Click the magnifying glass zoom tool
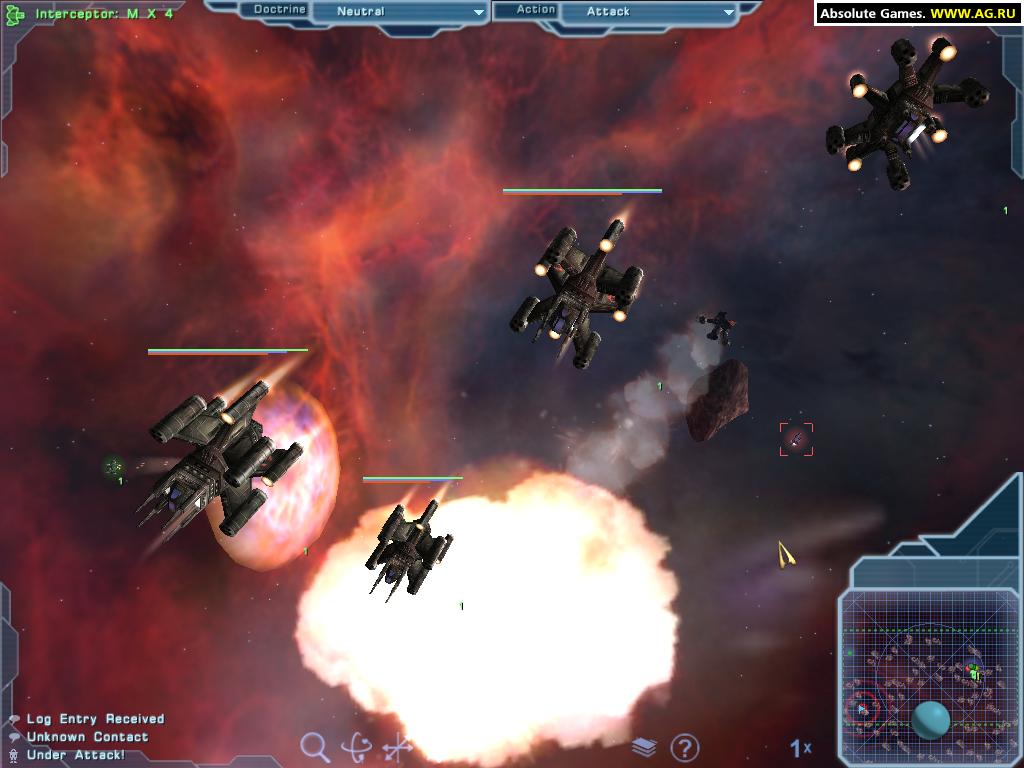This screenshot has height=768, width=1024. pos(315,746)
